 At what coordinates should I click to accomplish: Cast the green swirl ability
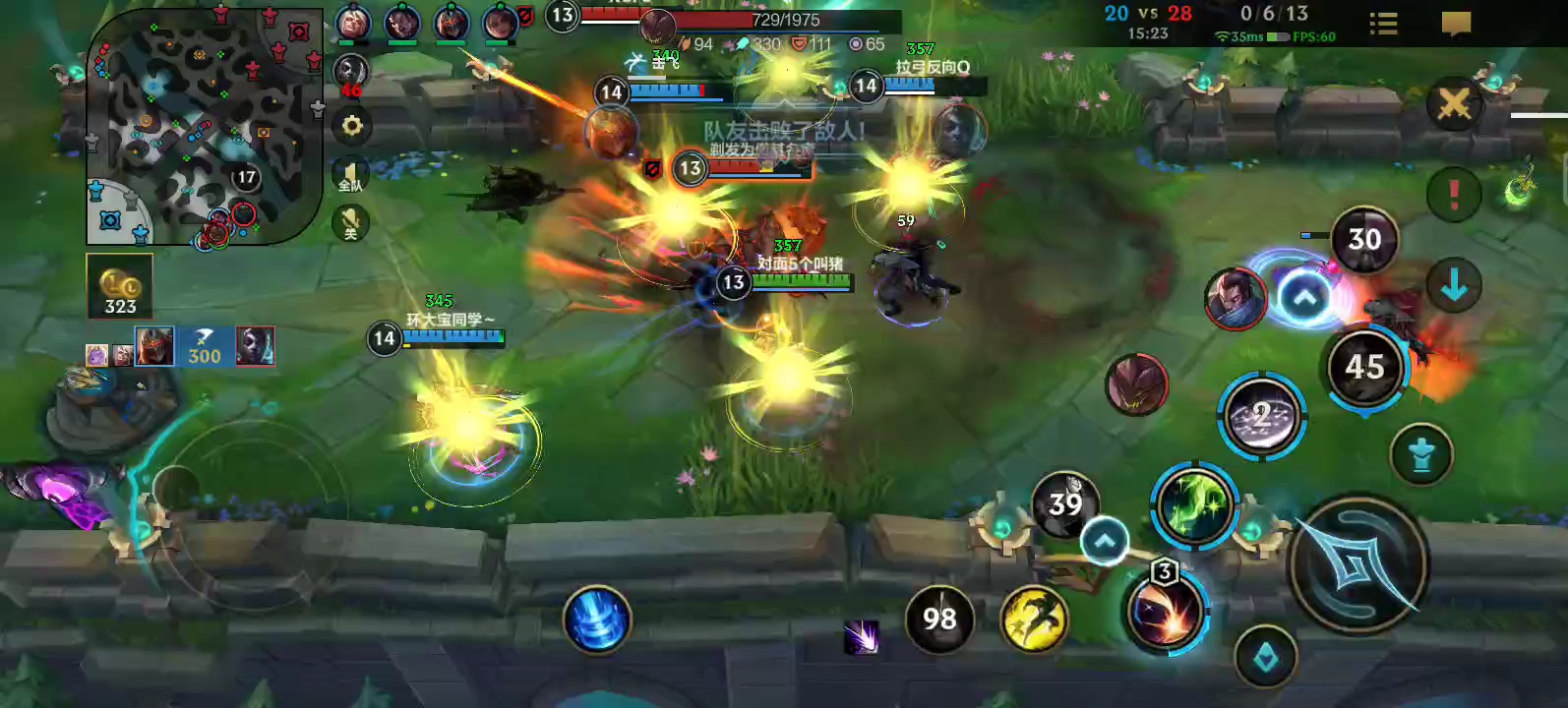pyautogui.click(x=1194, y=505)
